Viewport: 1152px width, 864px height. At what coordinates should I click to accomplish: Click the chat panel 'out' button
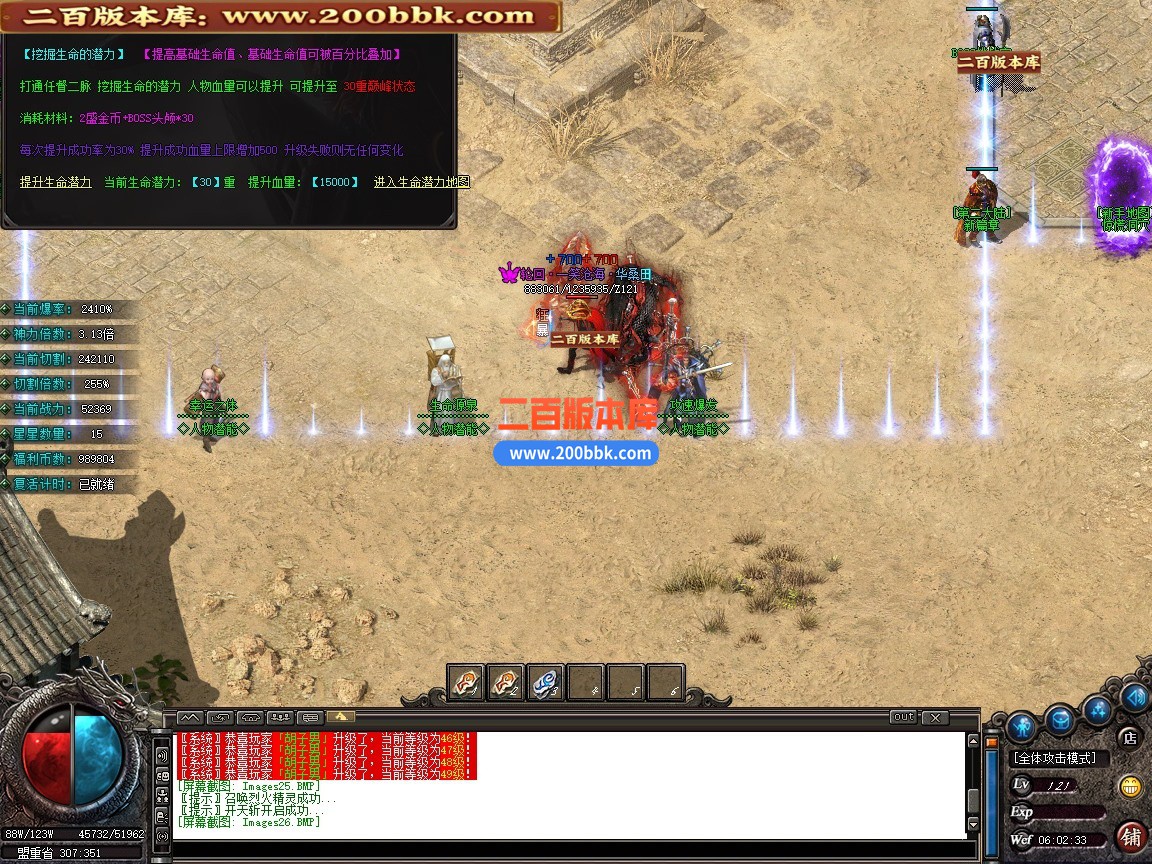(903, 717)
